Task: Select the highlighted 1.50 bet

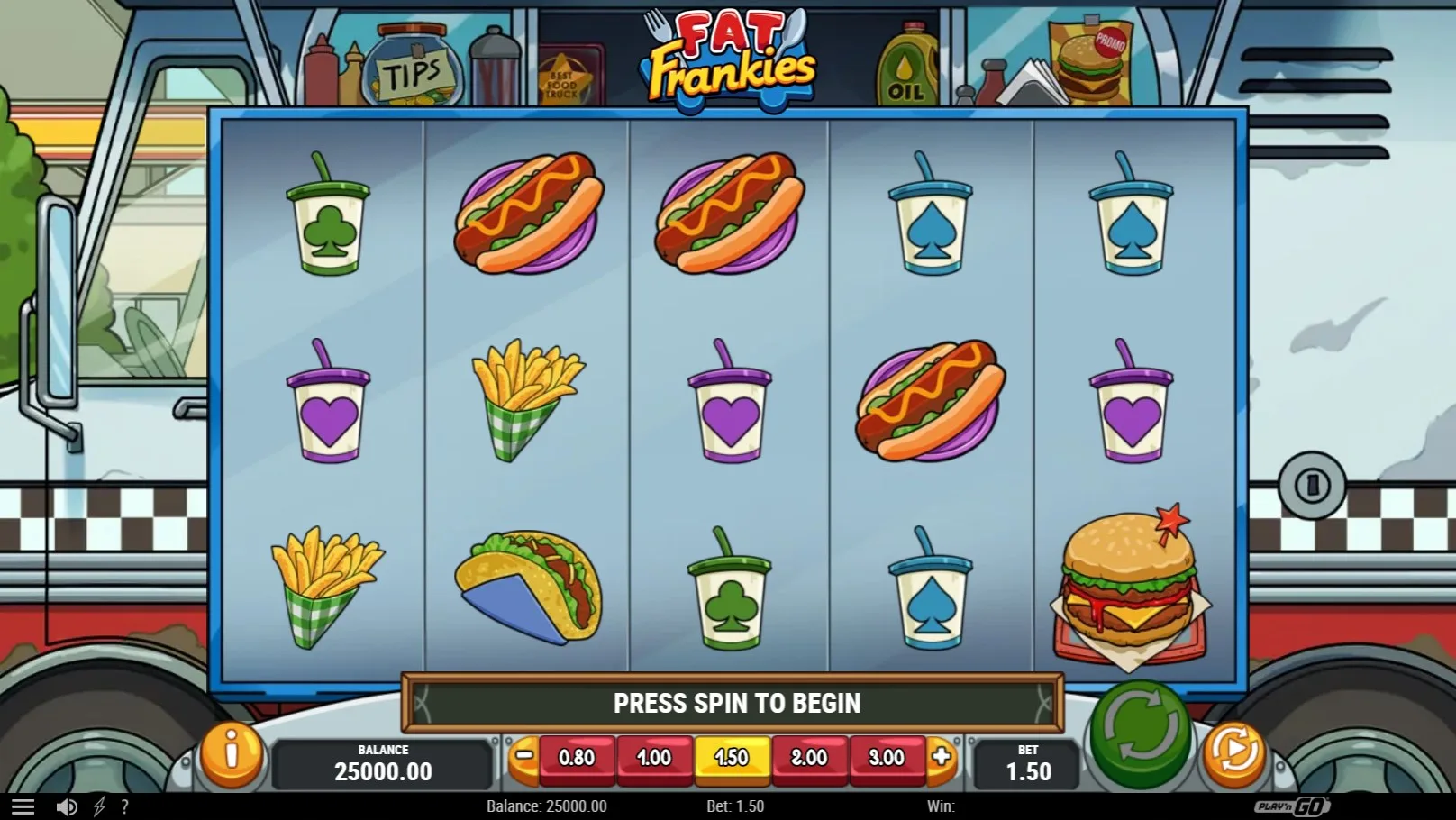Action: point(732,758)
